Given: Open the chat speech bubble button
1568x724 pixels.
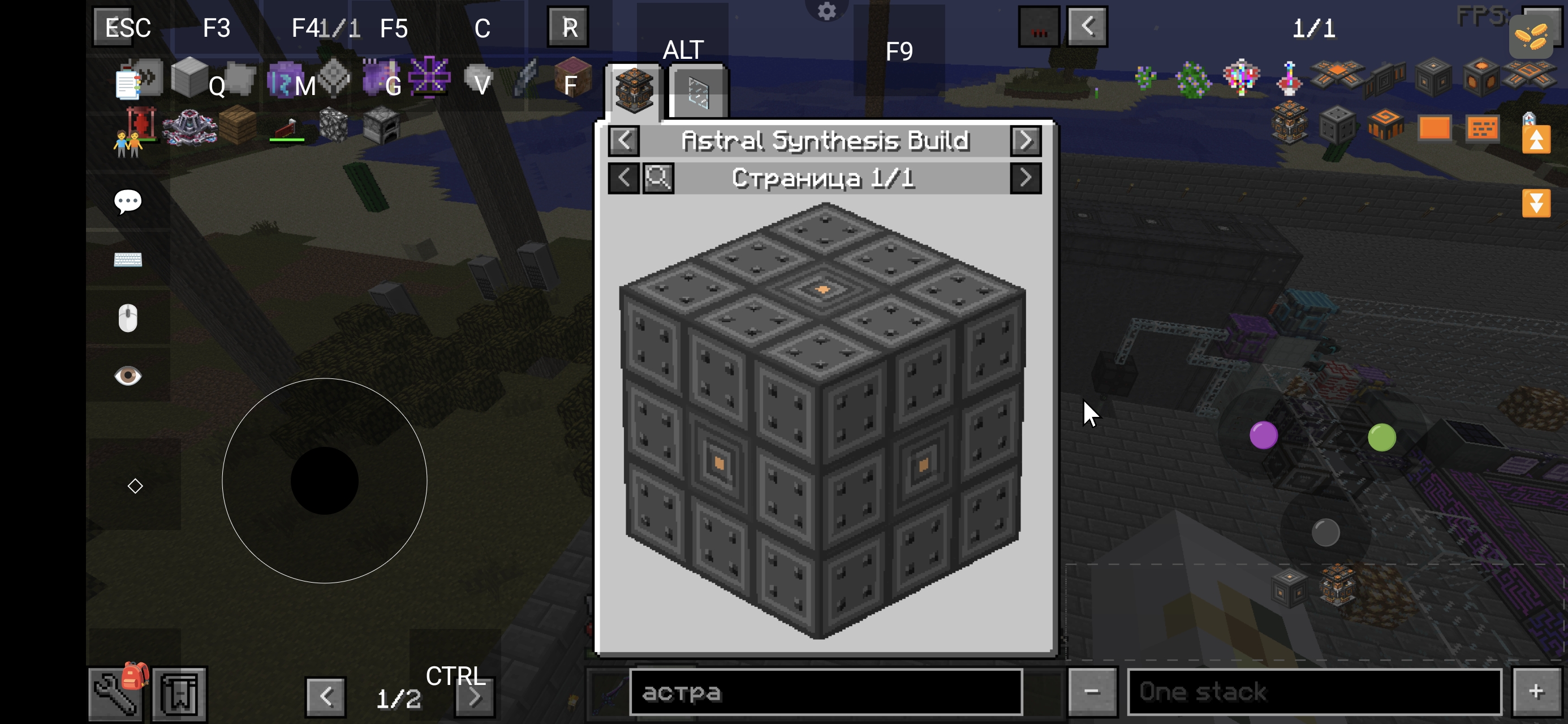Looking at the screenshot, I should pos(128,201).
